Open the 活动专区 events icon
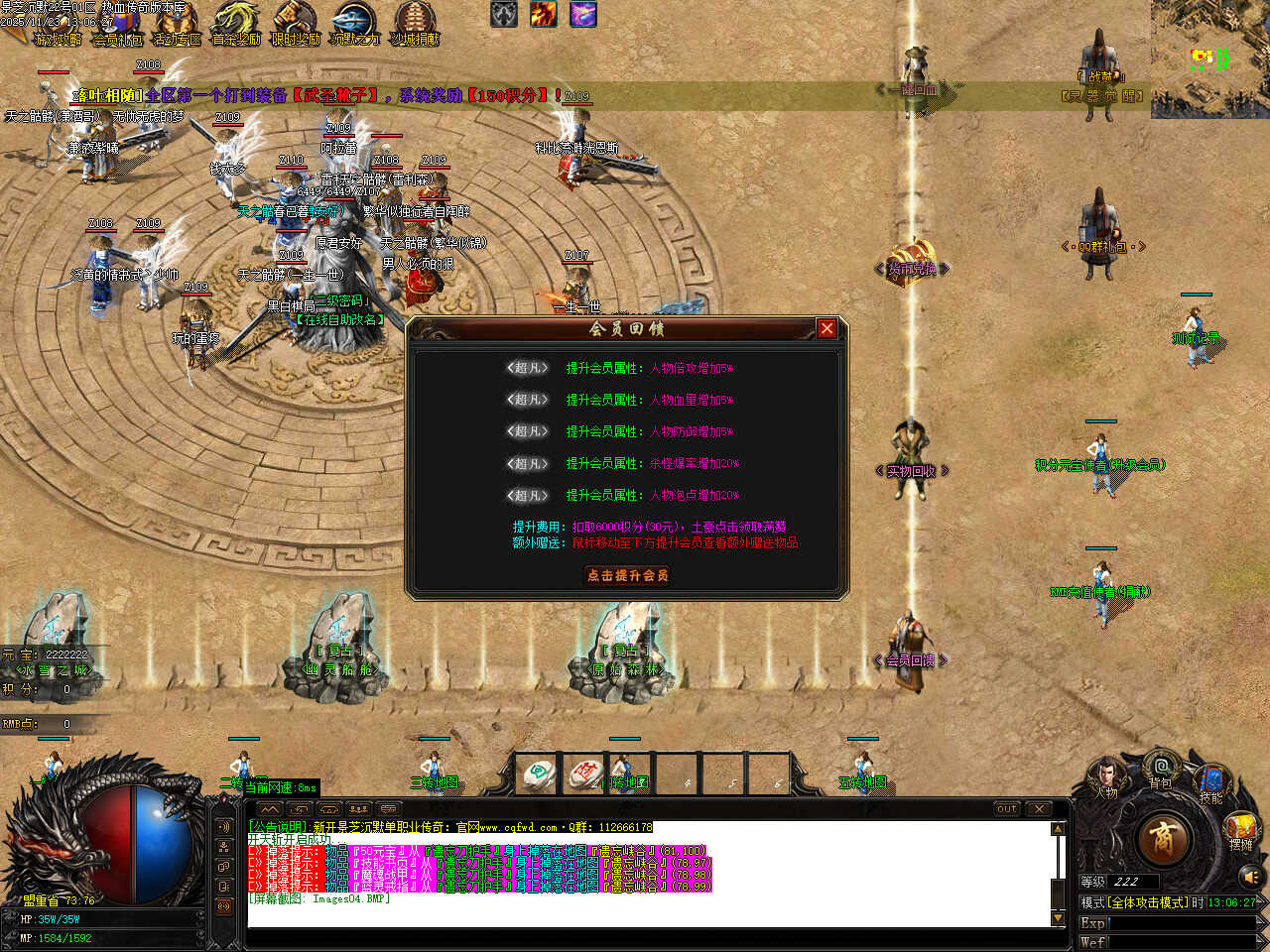This screenshot has width=1270, height=952. tap(177, 24)
